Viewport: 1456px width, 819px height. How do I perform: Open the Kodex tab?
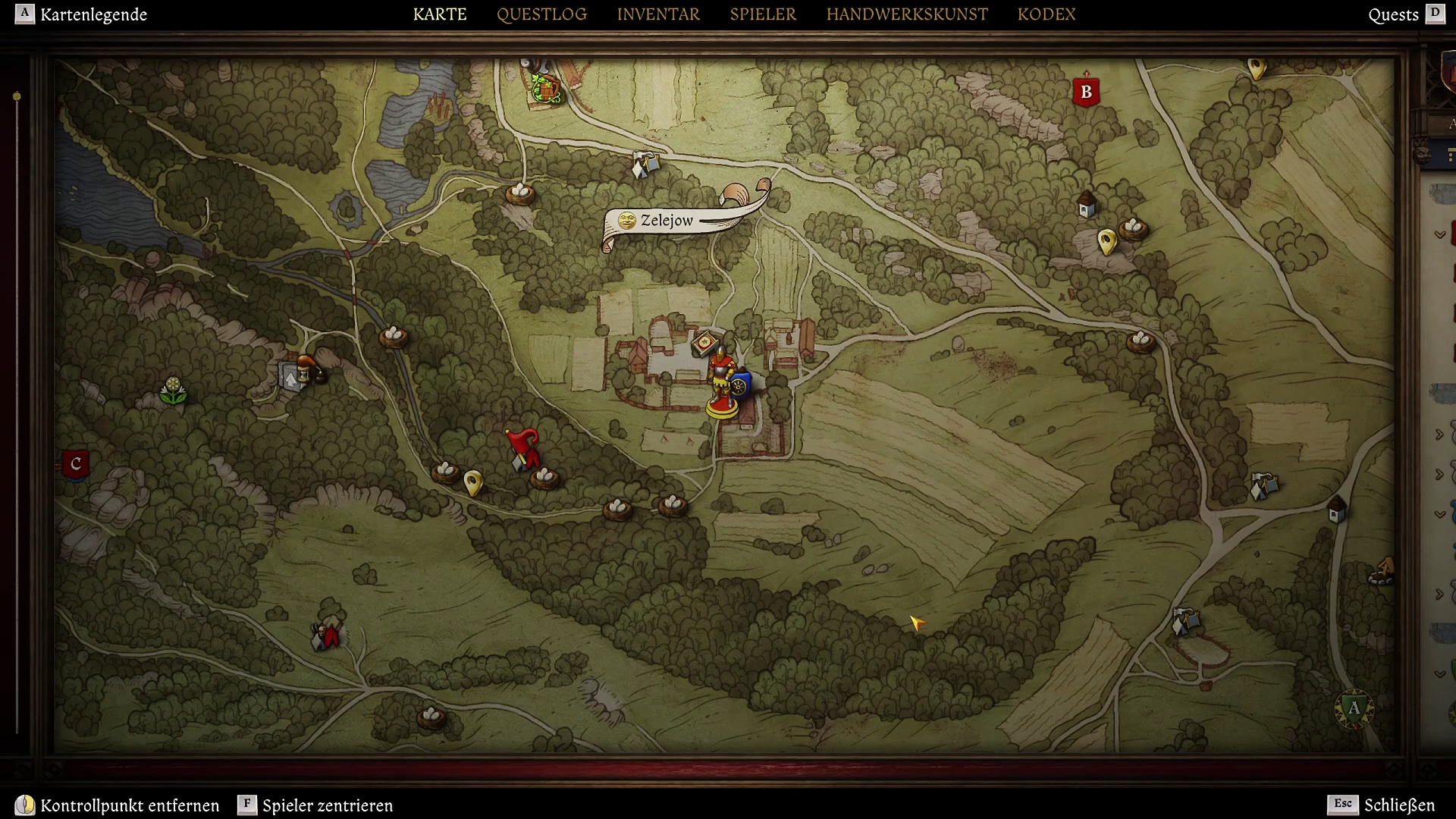(1046, 14)
